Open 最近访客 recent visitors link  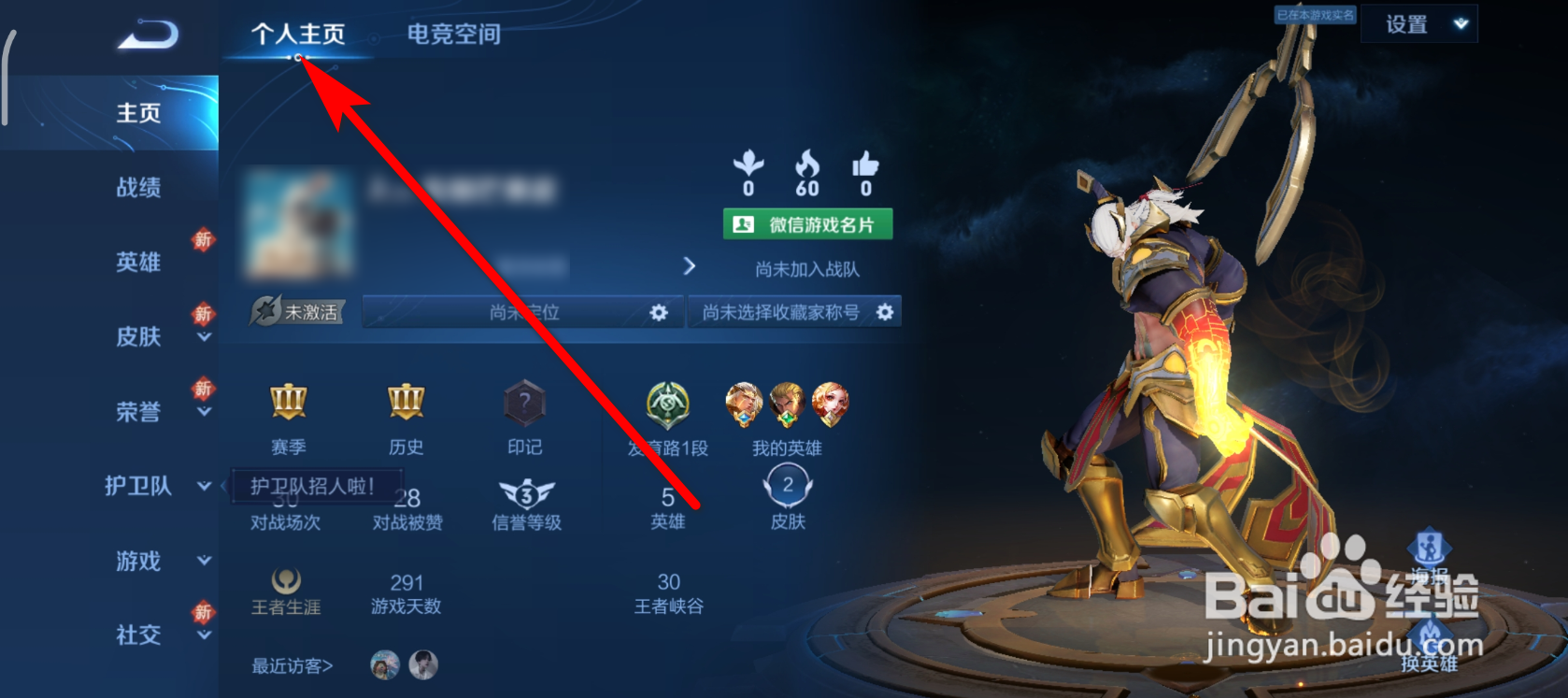pyautogui.click(x=291, y=665)
